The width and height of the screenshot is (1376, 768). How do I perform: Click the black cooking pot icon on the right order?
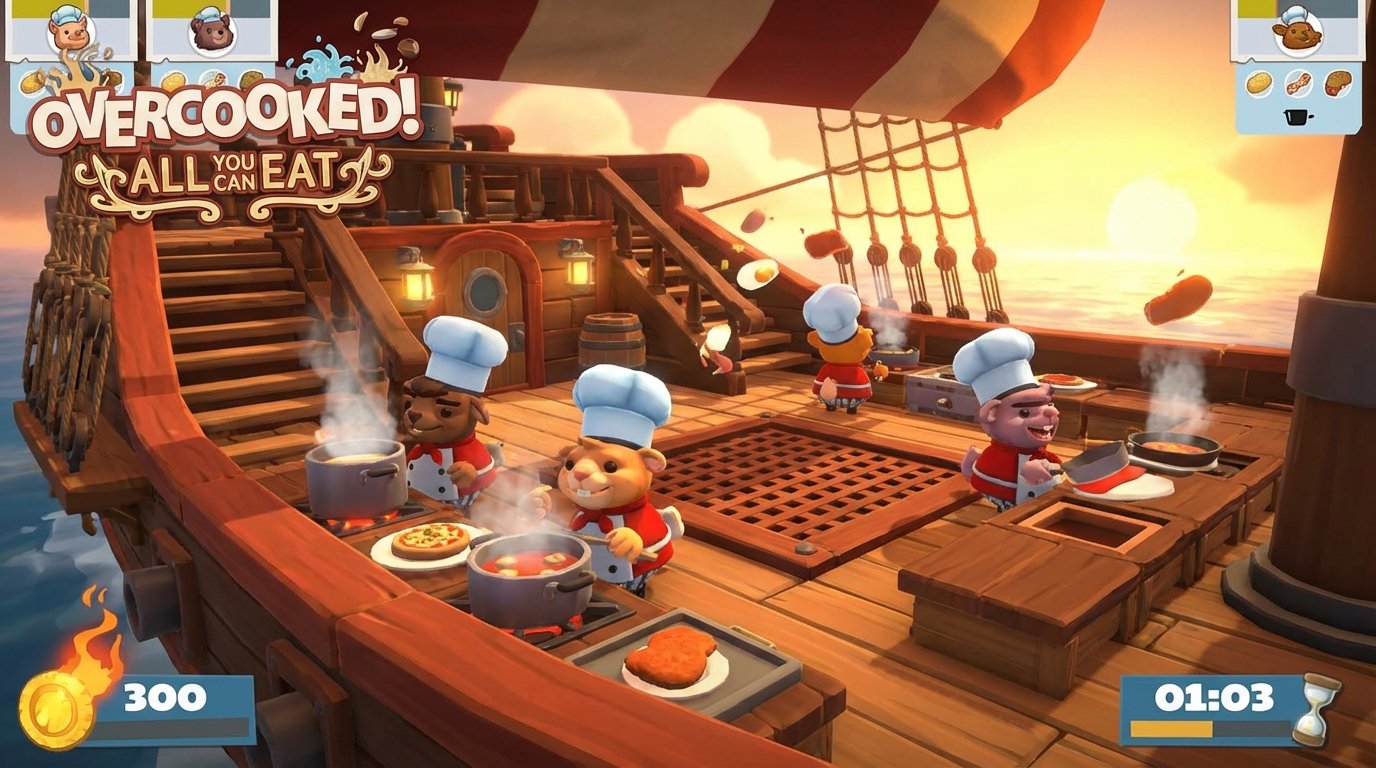click(1296, 117)
